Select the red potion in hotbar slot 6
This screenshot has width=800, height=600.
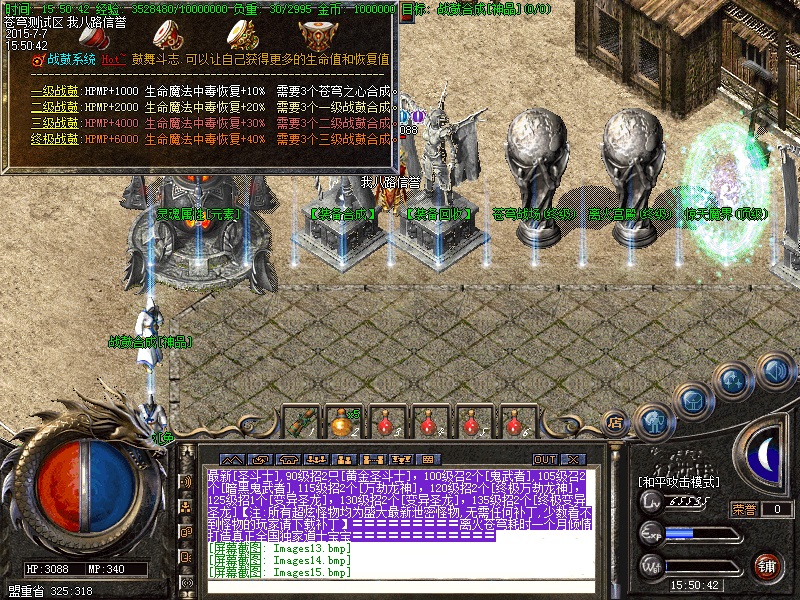pyautogui.click(x=514, y=423)
